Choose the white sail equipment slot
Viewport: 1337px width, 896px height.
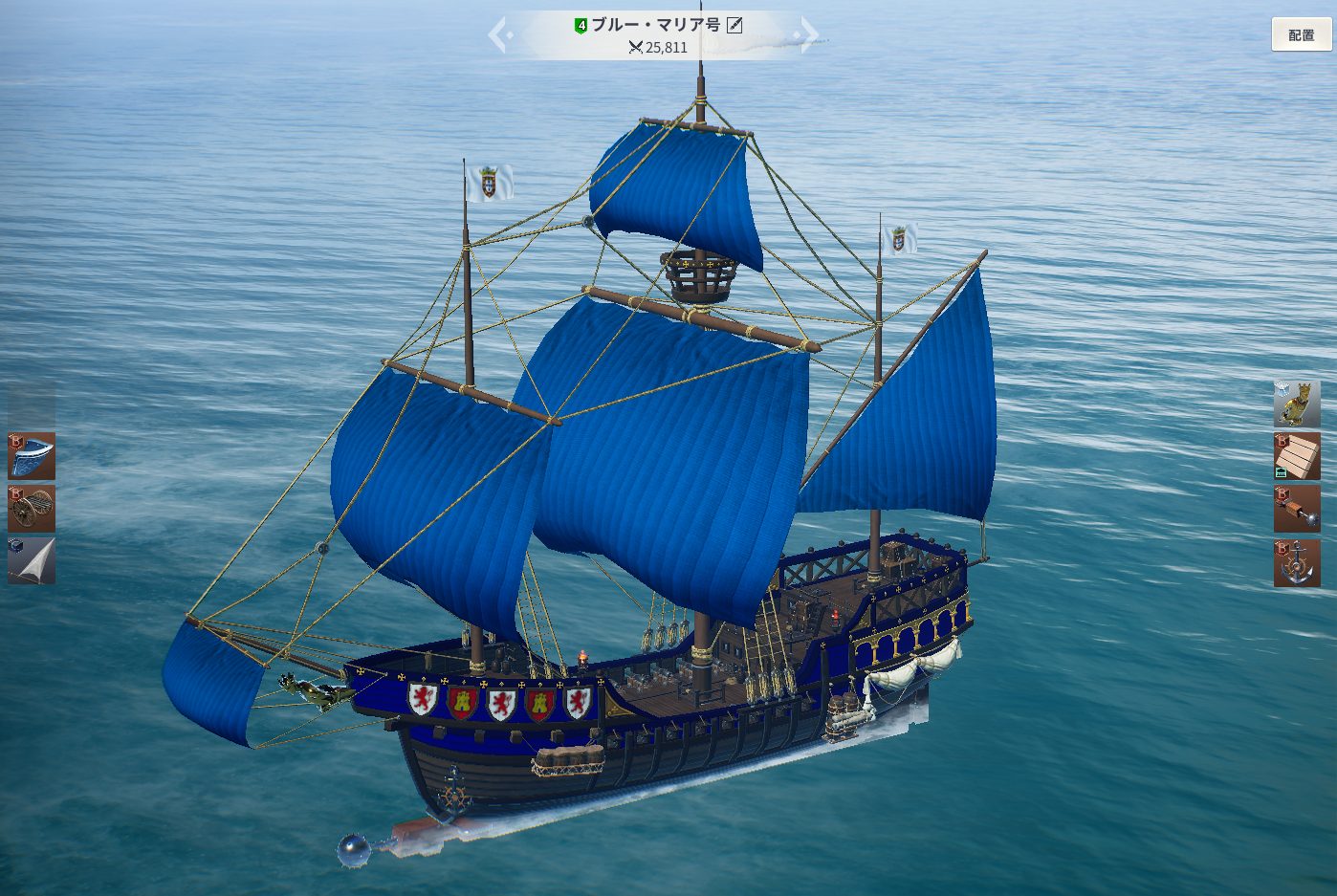tap(32, 560)
